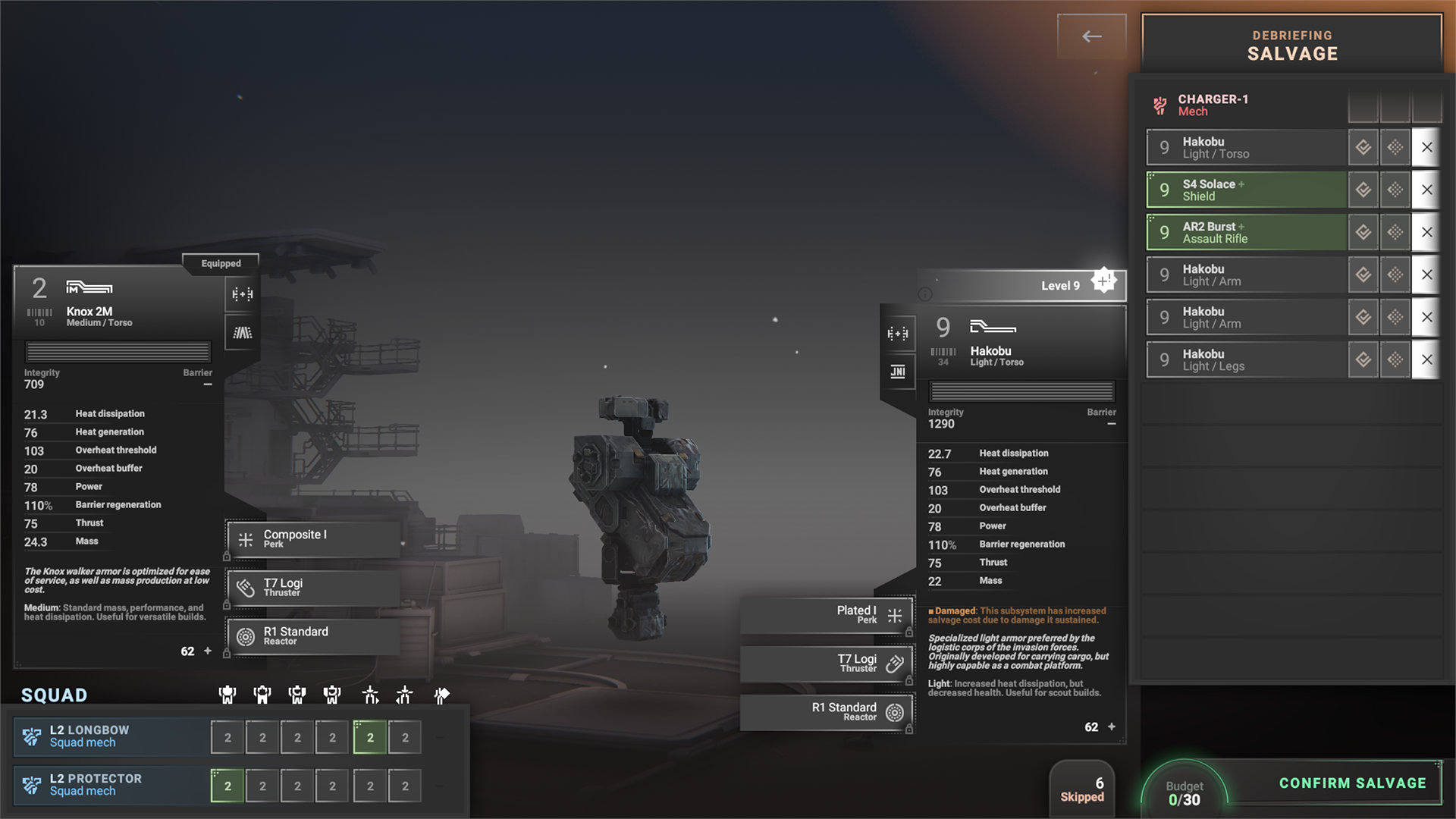Viewport: 1456px width, 819px height.
Task: Click the back arrow near the top
Action: coord(1091,36)
